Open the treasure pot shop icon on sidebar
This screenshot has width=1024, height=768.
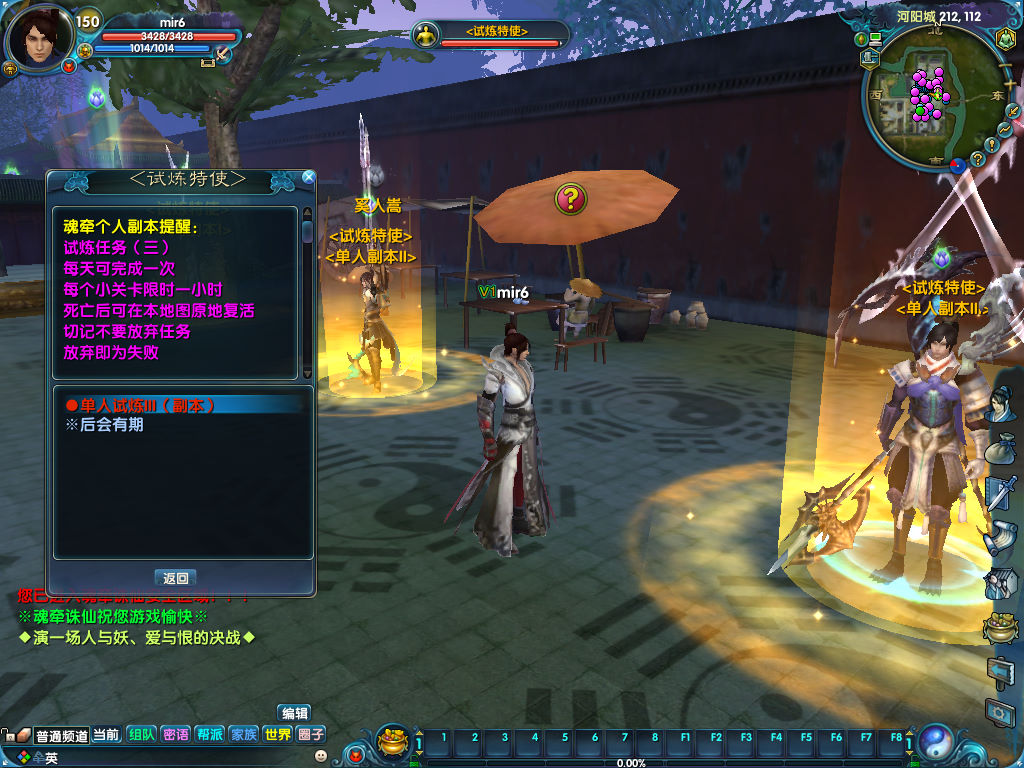[1001, 628]
